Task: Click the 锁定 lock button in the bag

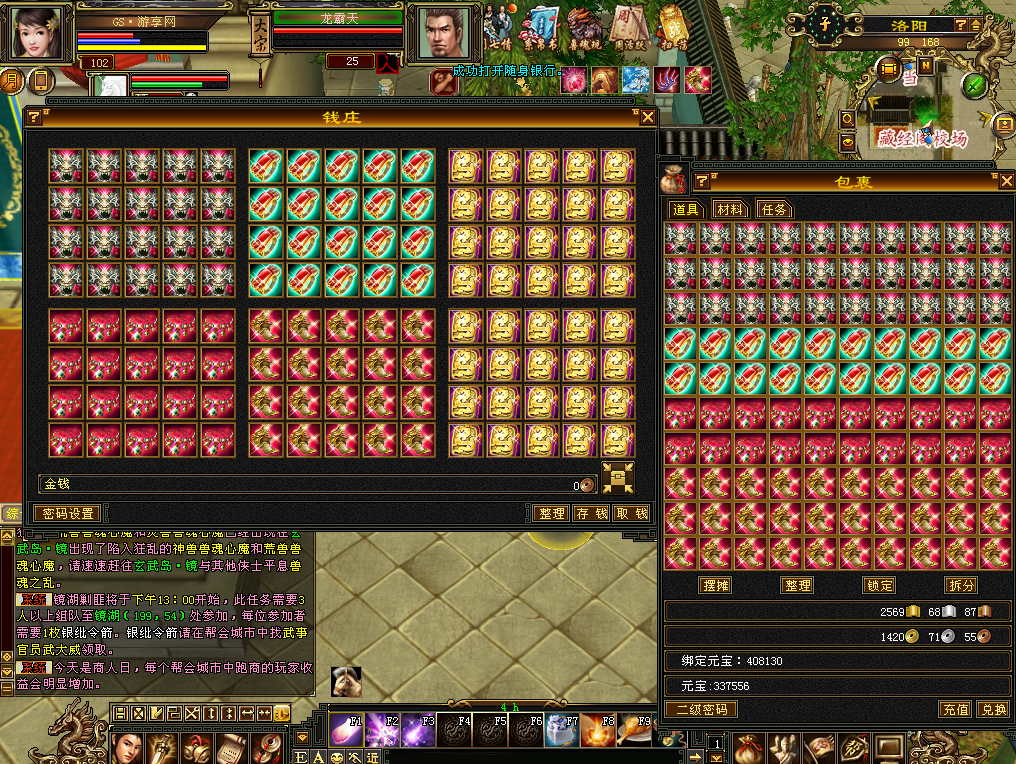Action: coord(879,585)
